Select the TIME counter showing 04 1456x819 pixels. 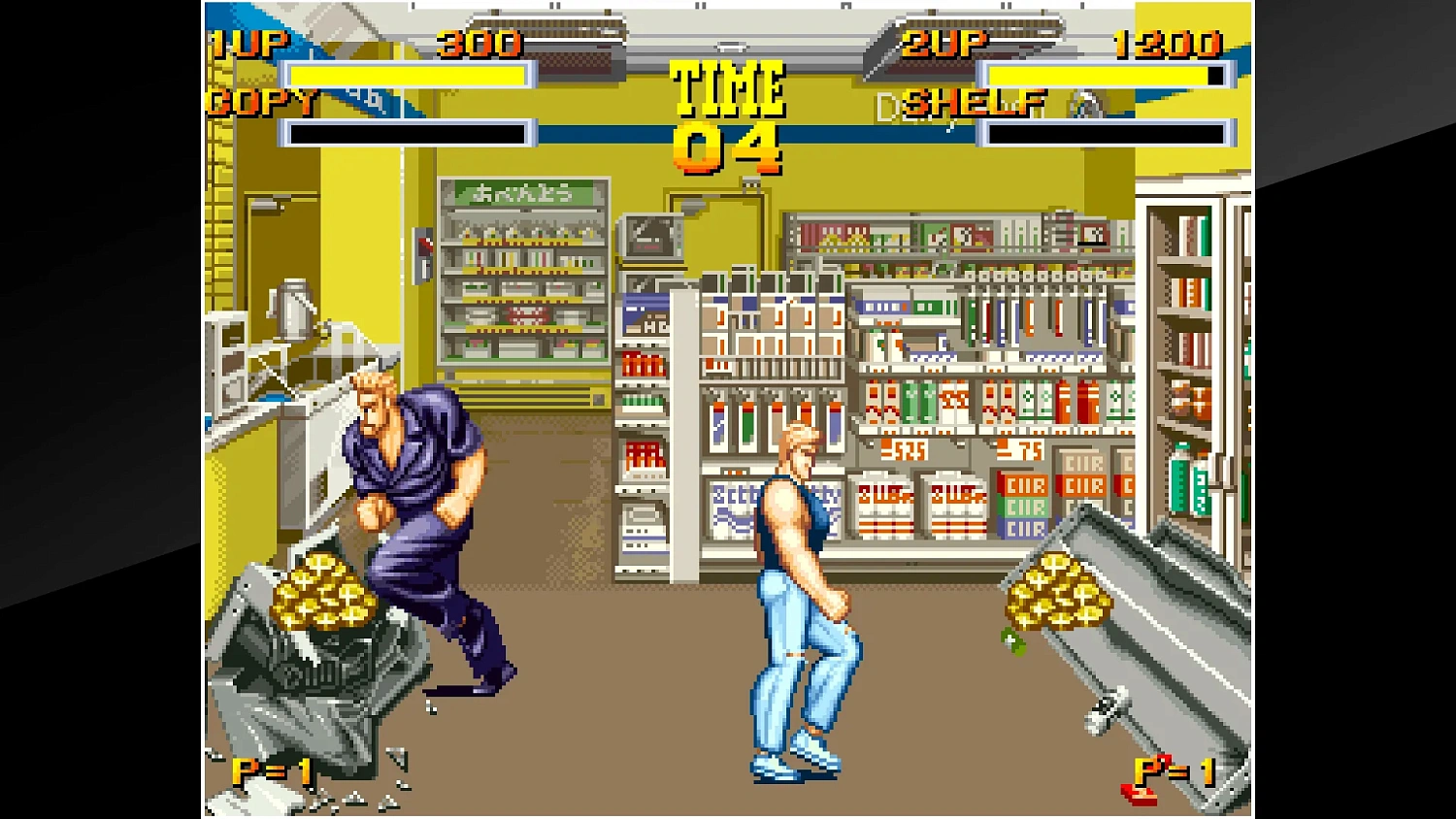[x=730, y=144]
